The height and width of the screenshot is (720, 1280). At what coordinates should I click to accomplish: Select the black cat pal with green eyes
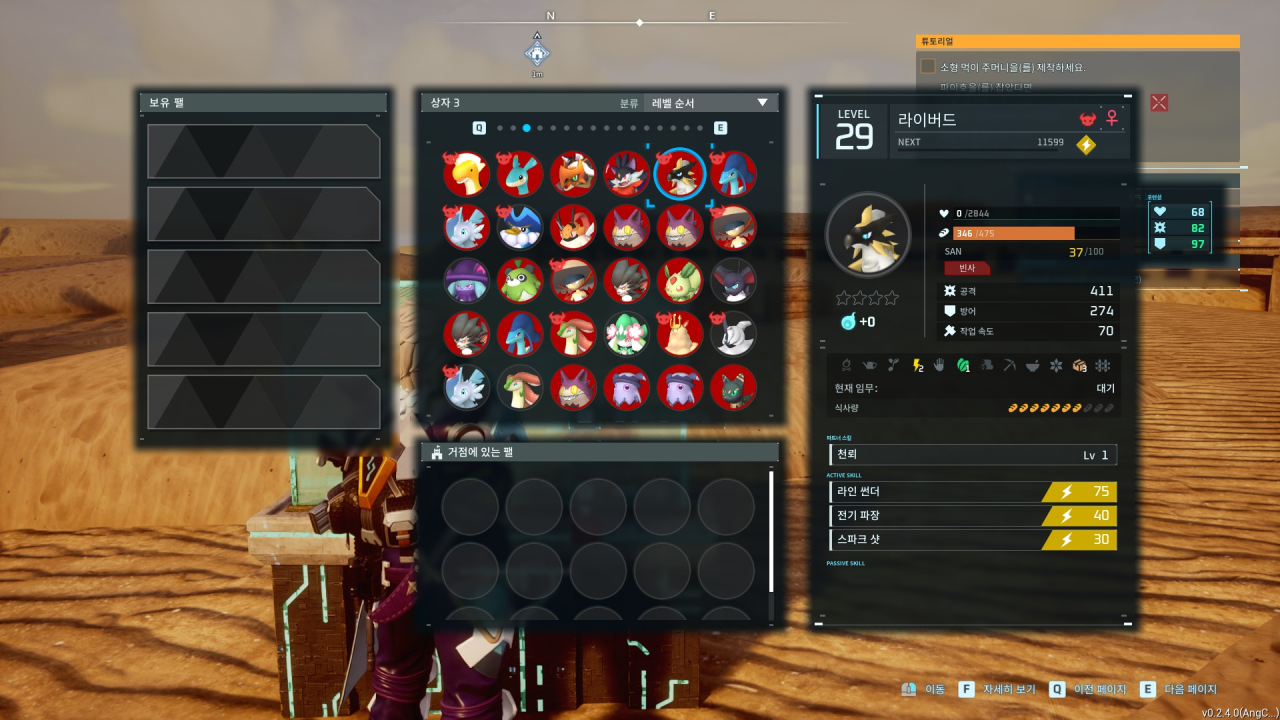[733, 388]
